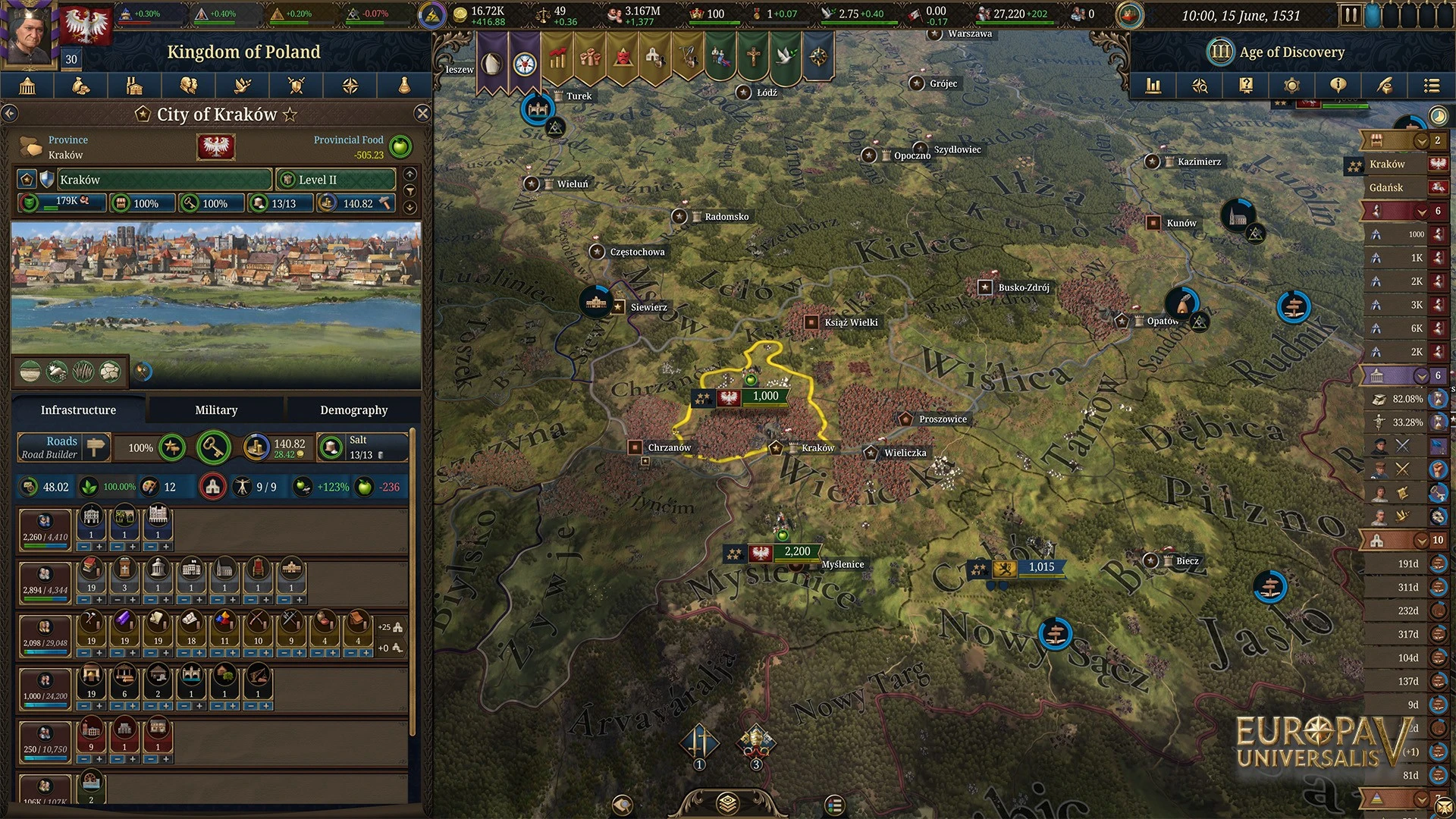Open the Roads Road Builder button
The image size is (1456, 819).
[64, 447]
